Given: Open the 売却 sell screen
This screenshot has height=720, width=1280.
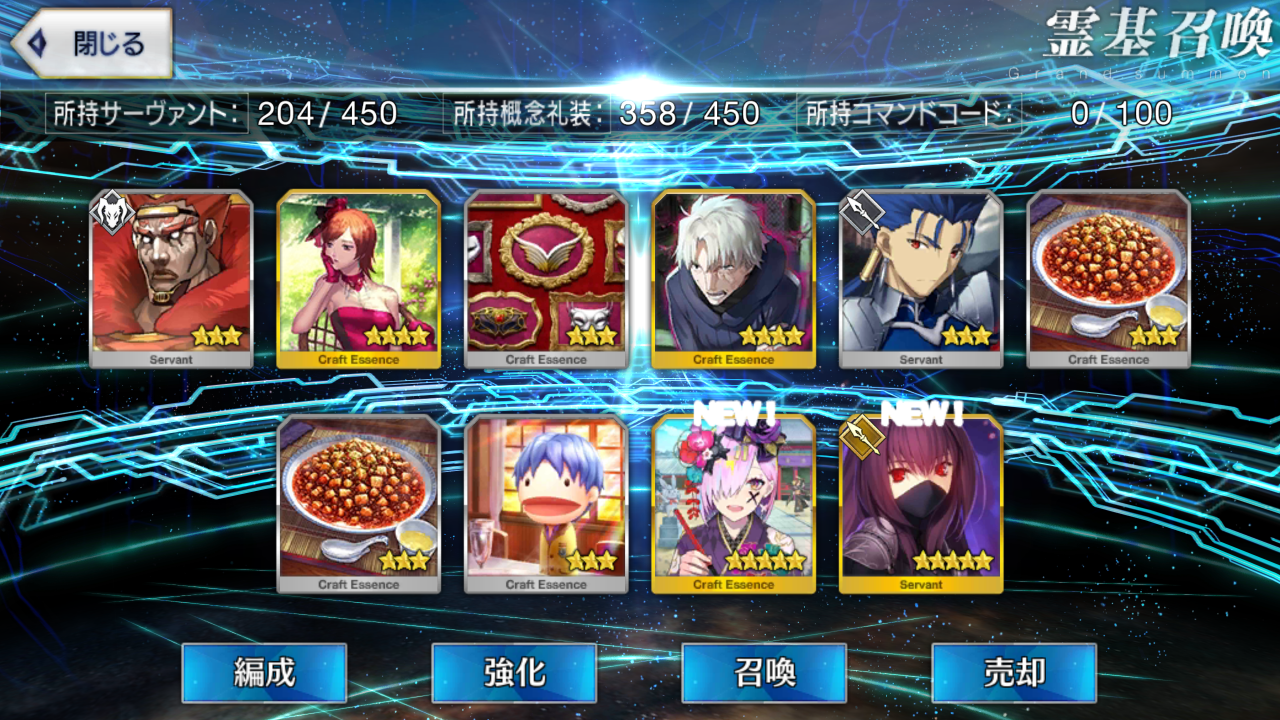Looking at the screenshot, I should coord(1014,672).
